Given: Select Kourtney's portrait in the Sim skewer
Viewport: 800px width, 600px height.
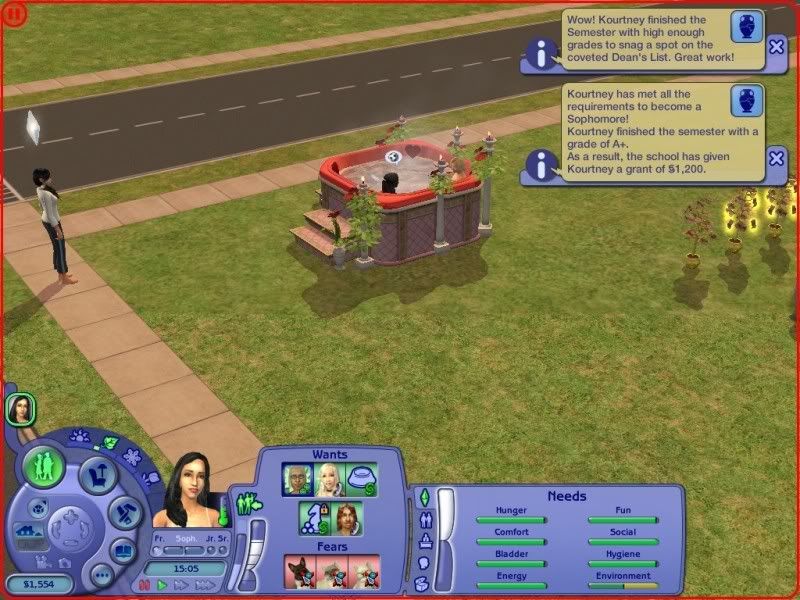Looking at the screenshot, I should point(20,408).
